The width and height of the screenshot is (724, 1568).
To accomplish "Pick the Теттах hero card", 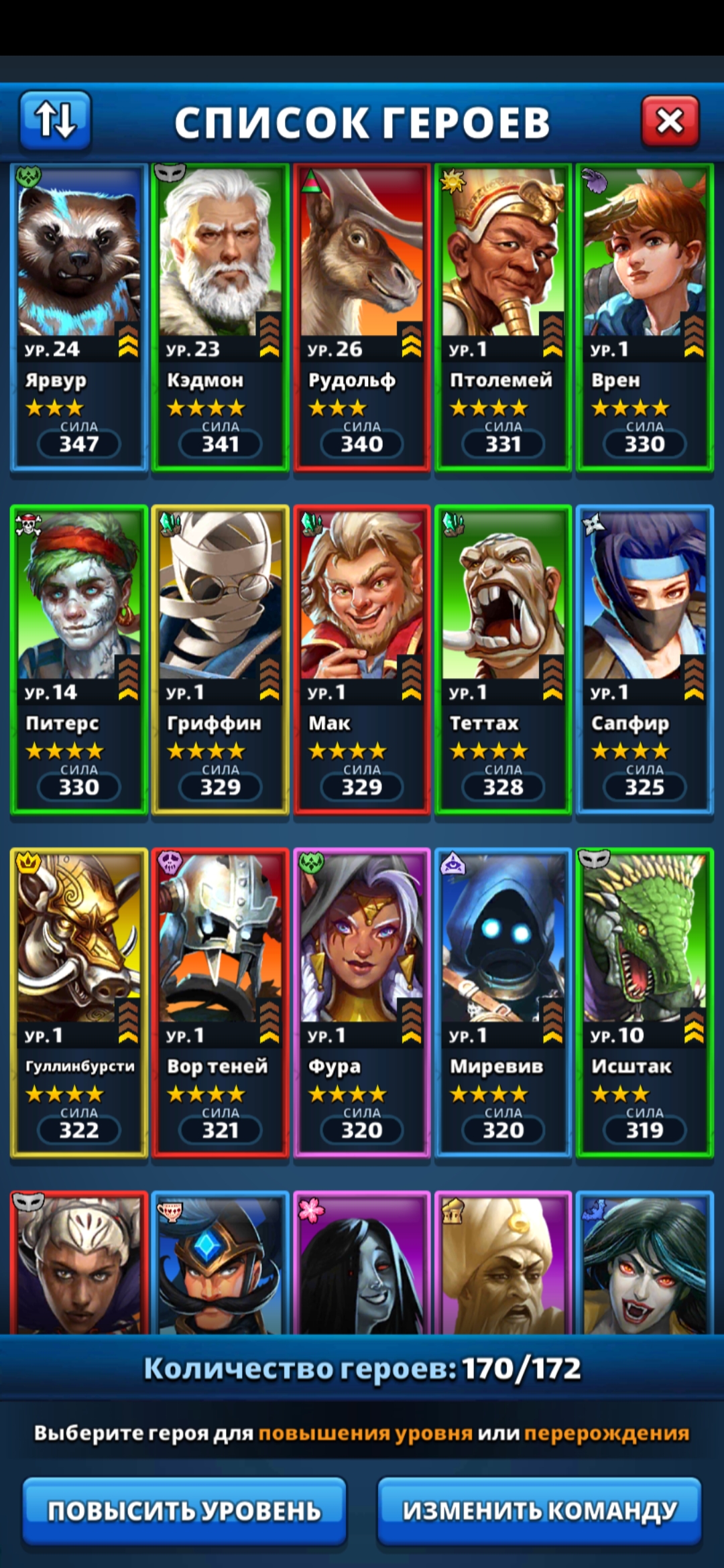I will [x=503, y=660].
